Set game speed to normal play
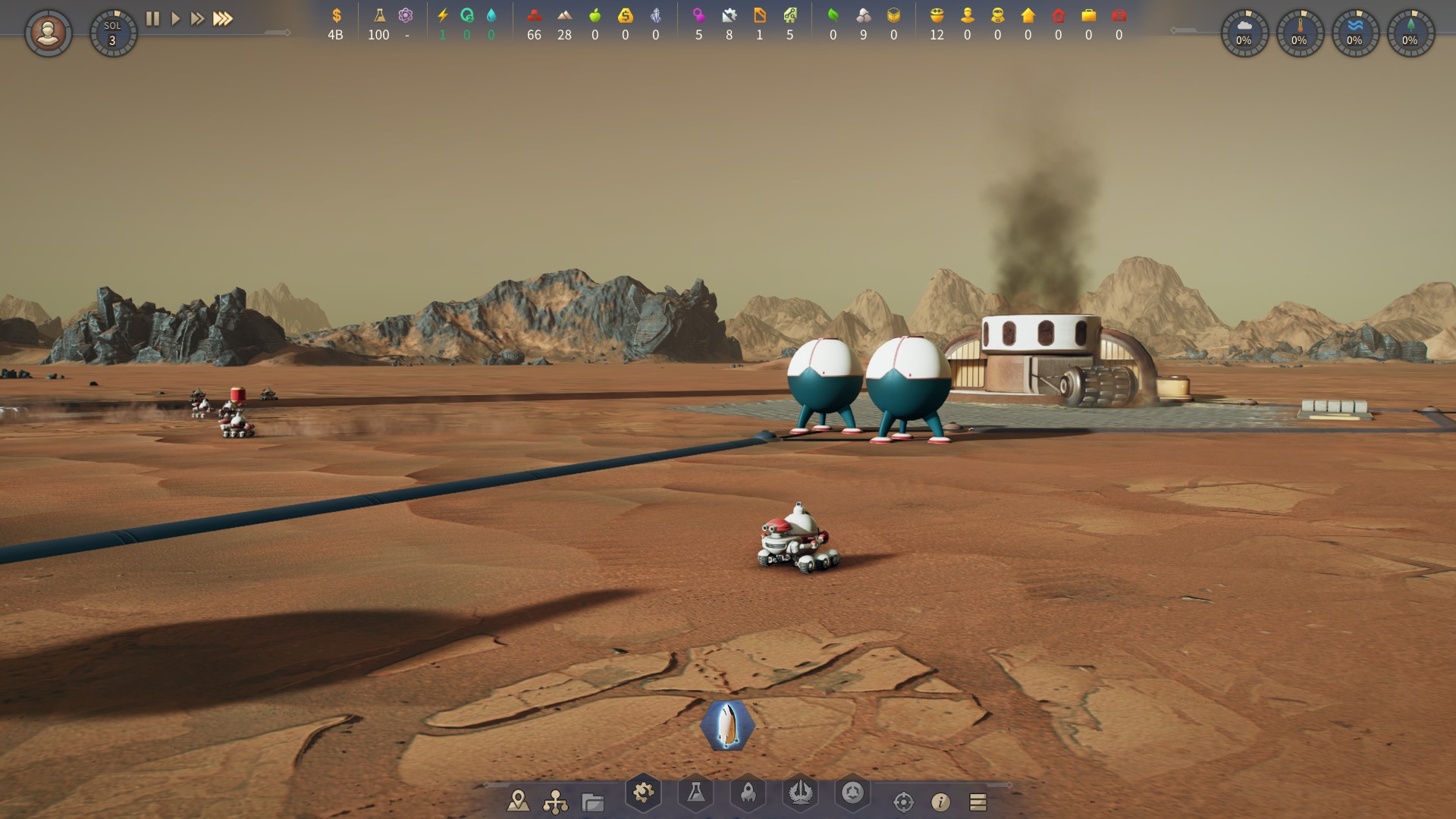1456x819 pixels. pyautogui.click(x=175, y=19)
